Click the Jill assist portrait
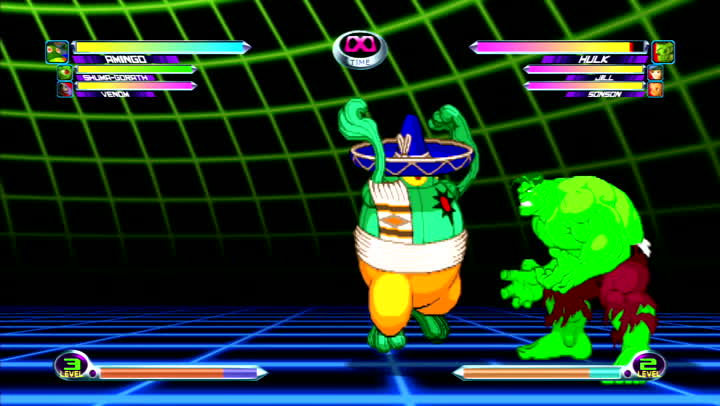Image resolution: width=720 pixels, height=406 pixels. click(655, 73)
